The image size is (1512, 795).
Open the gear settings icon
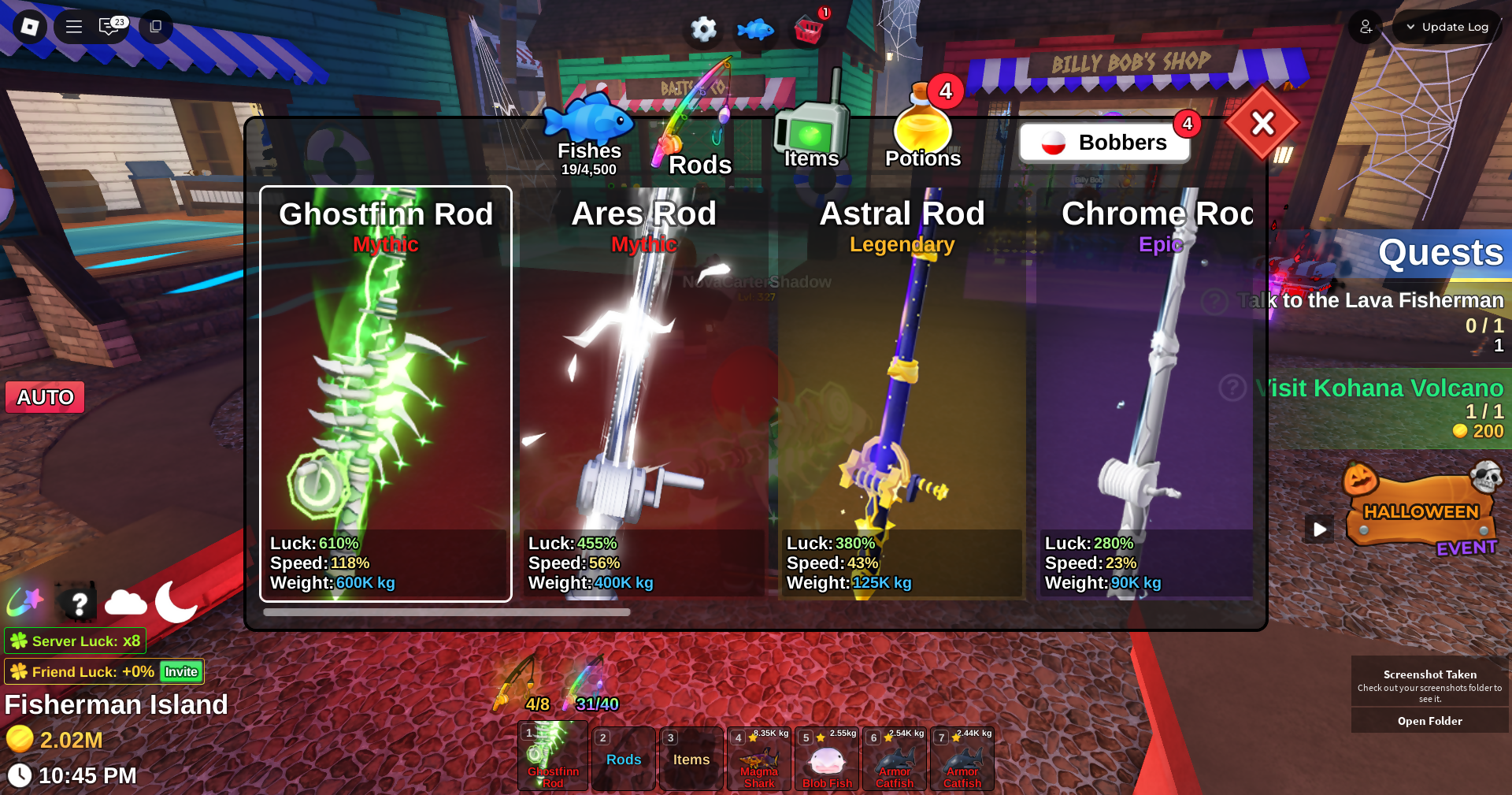[x=703, y=30]
